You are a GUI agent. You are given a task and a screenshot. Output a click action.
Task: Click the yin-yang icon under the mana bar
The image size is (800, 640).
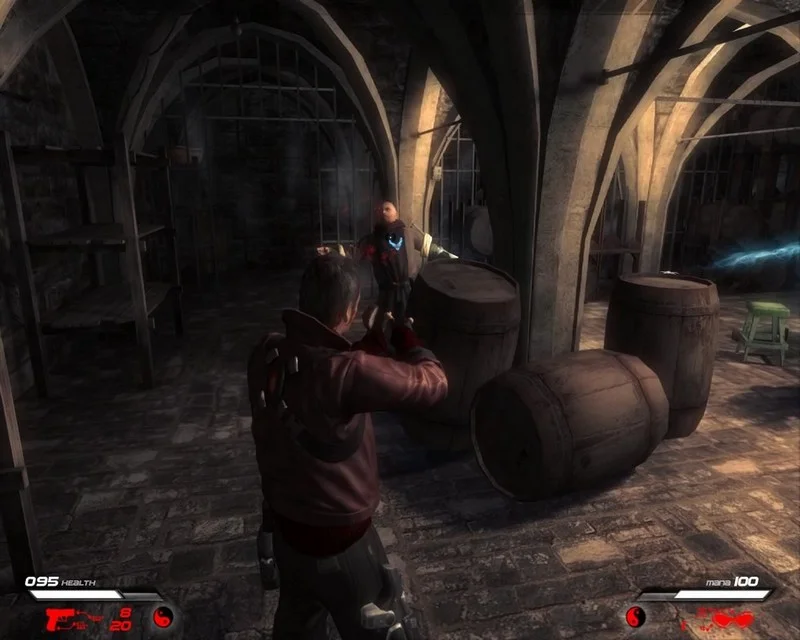(x=634, y=616)
